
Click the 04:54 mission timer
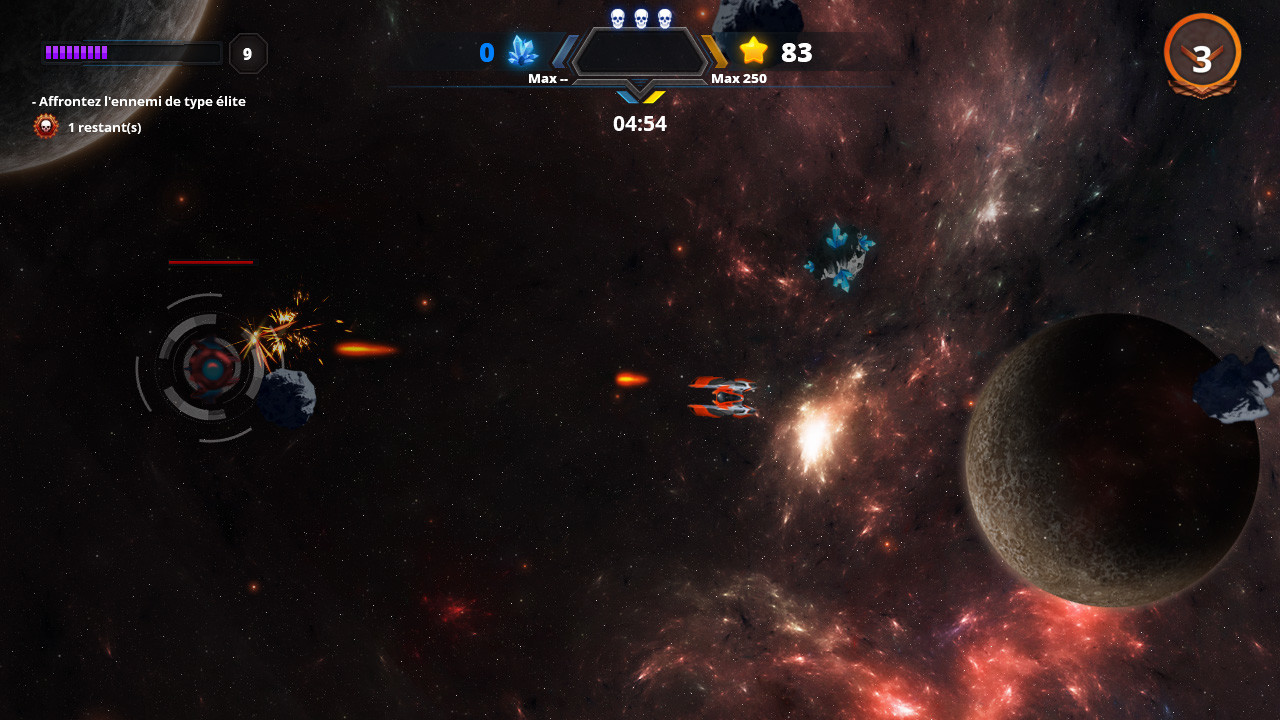click(638, 123)
